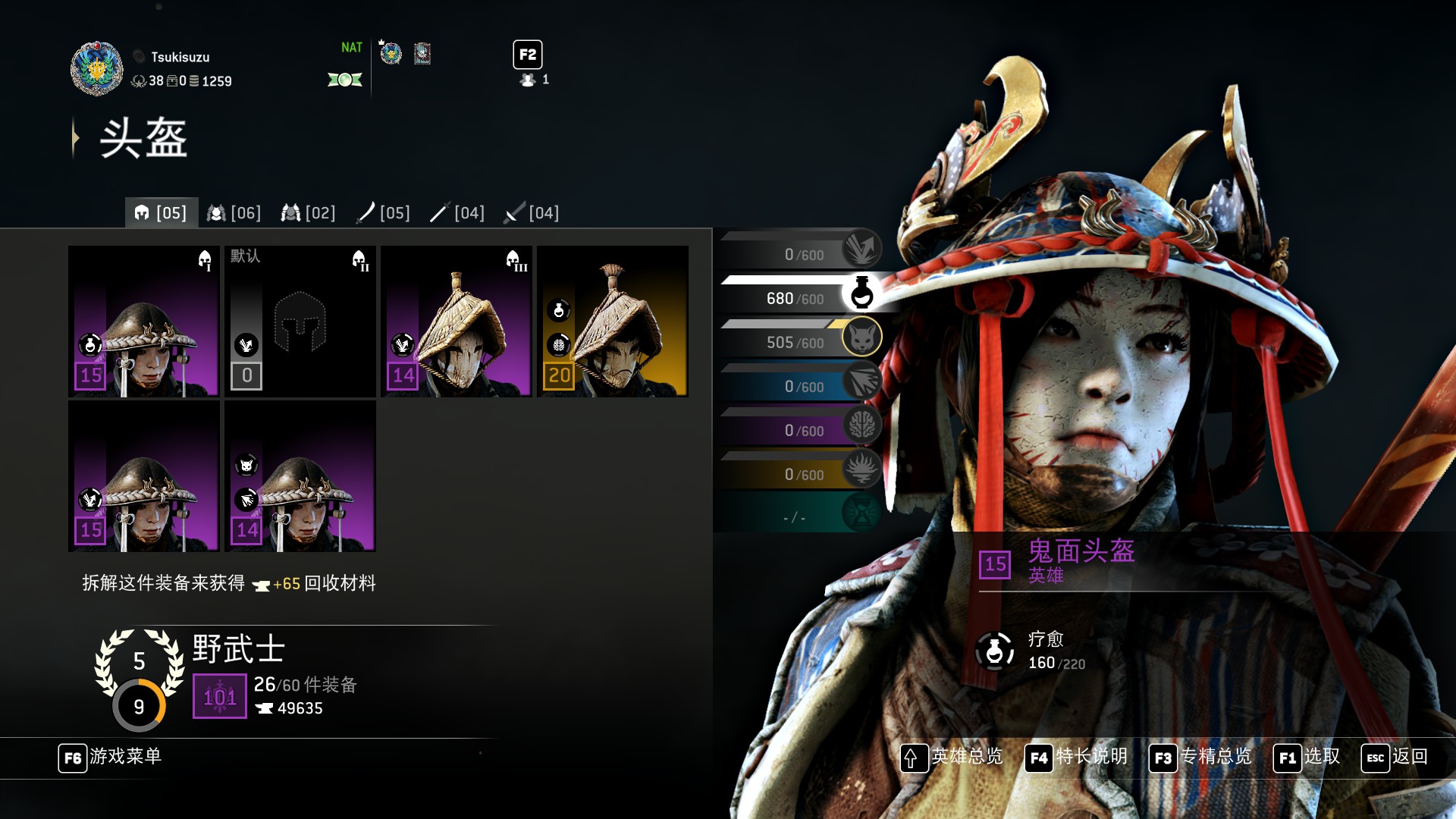The image size is (1456, 819).
Task: Open 英雄总览 hero overview
Action: coord(952,757)
